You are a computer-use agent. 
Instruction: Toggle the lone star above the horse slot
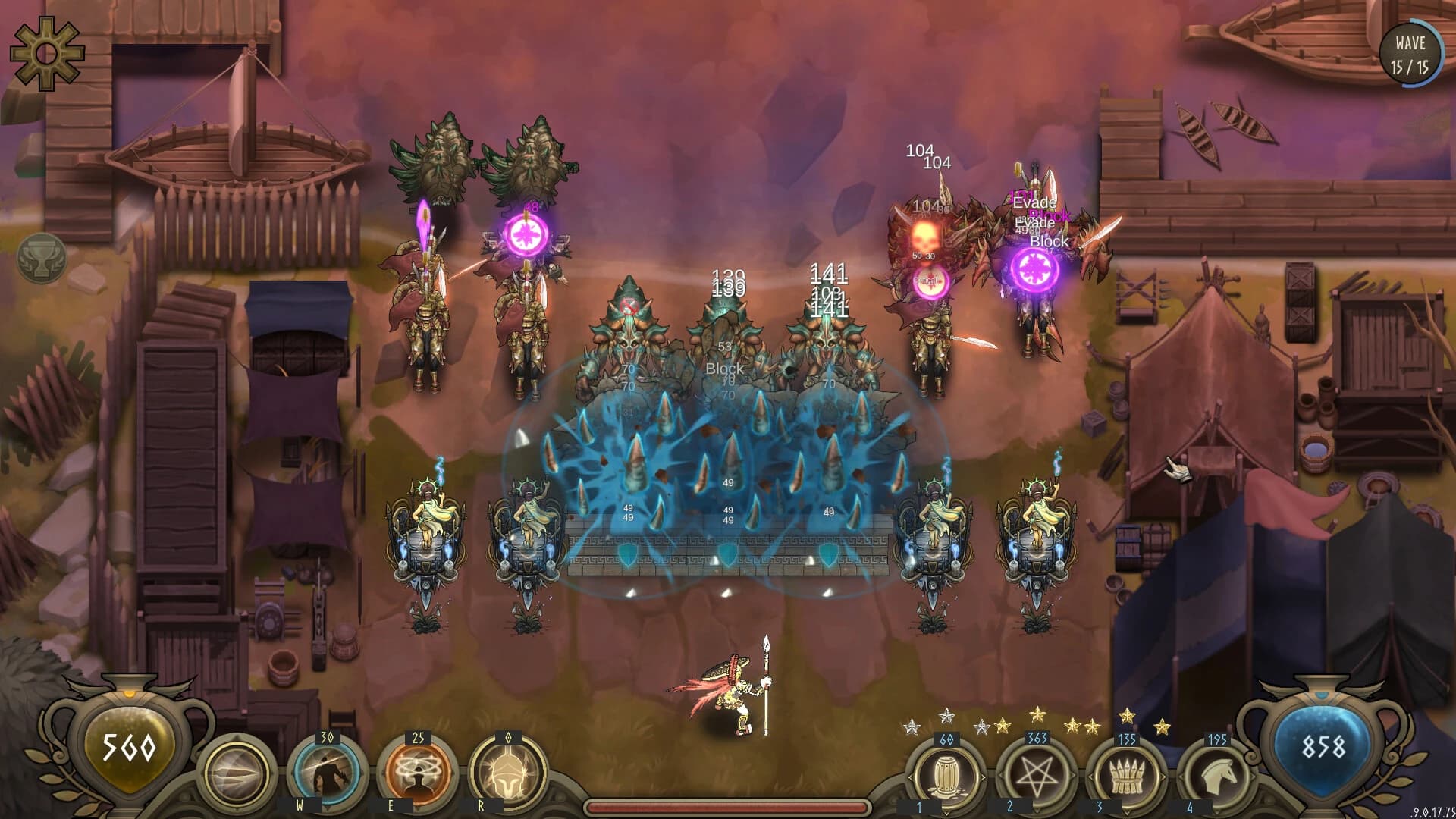pos(1163,726)
